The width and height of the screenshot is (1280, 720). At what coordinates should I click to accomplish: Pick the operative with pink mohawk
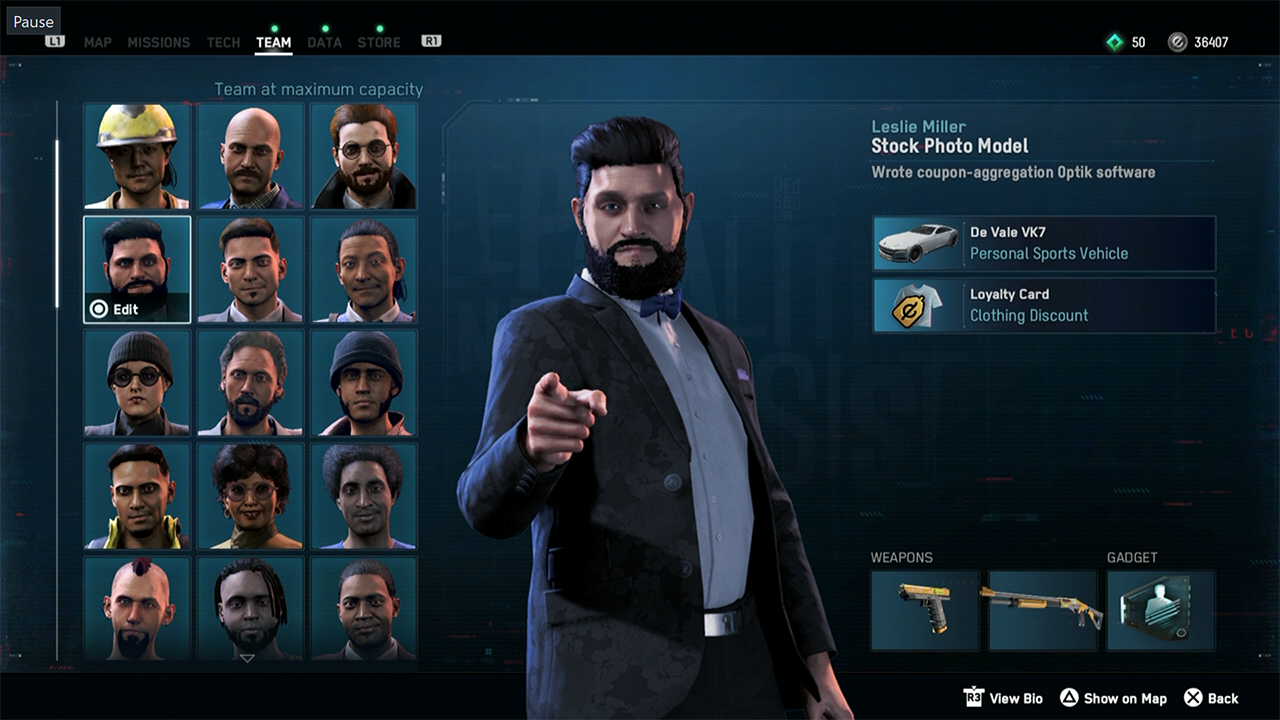pos(137,608)
